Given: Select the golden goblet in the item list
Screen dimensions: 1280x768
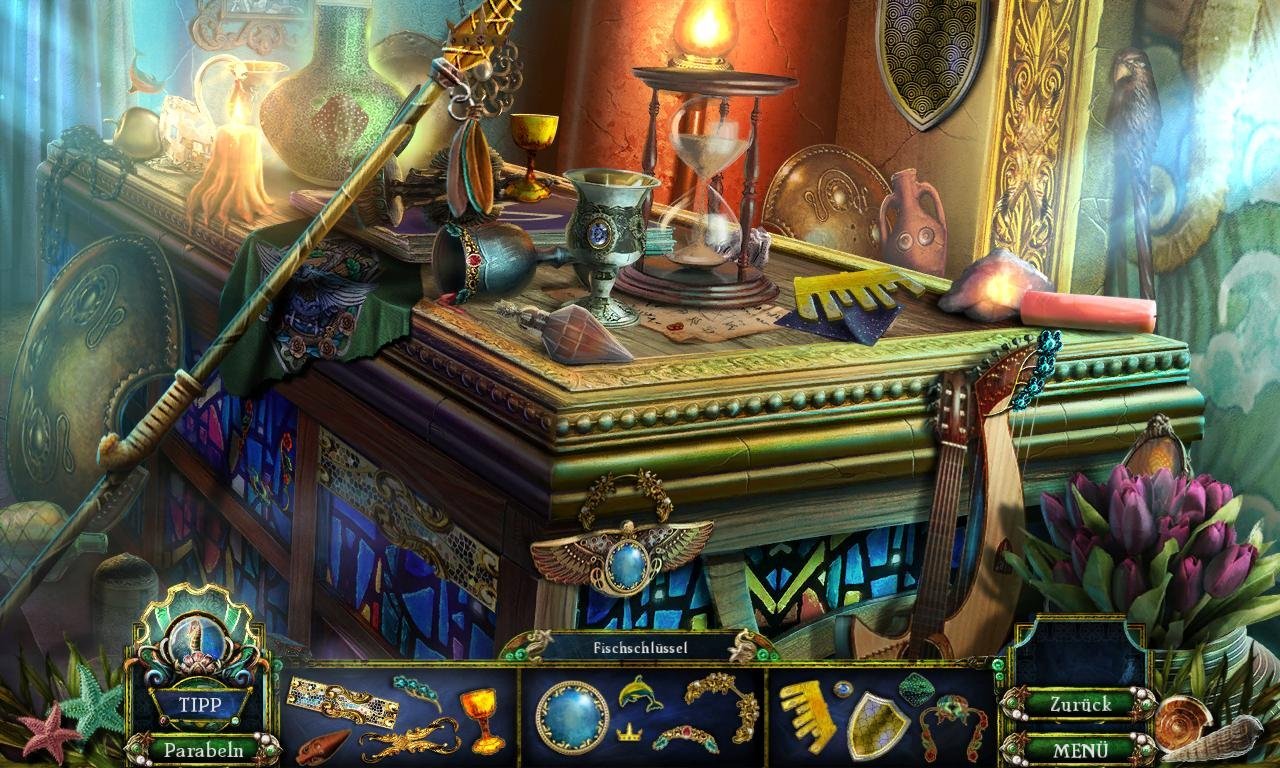Looking at the screenshot, I should [x=482, y=718].
